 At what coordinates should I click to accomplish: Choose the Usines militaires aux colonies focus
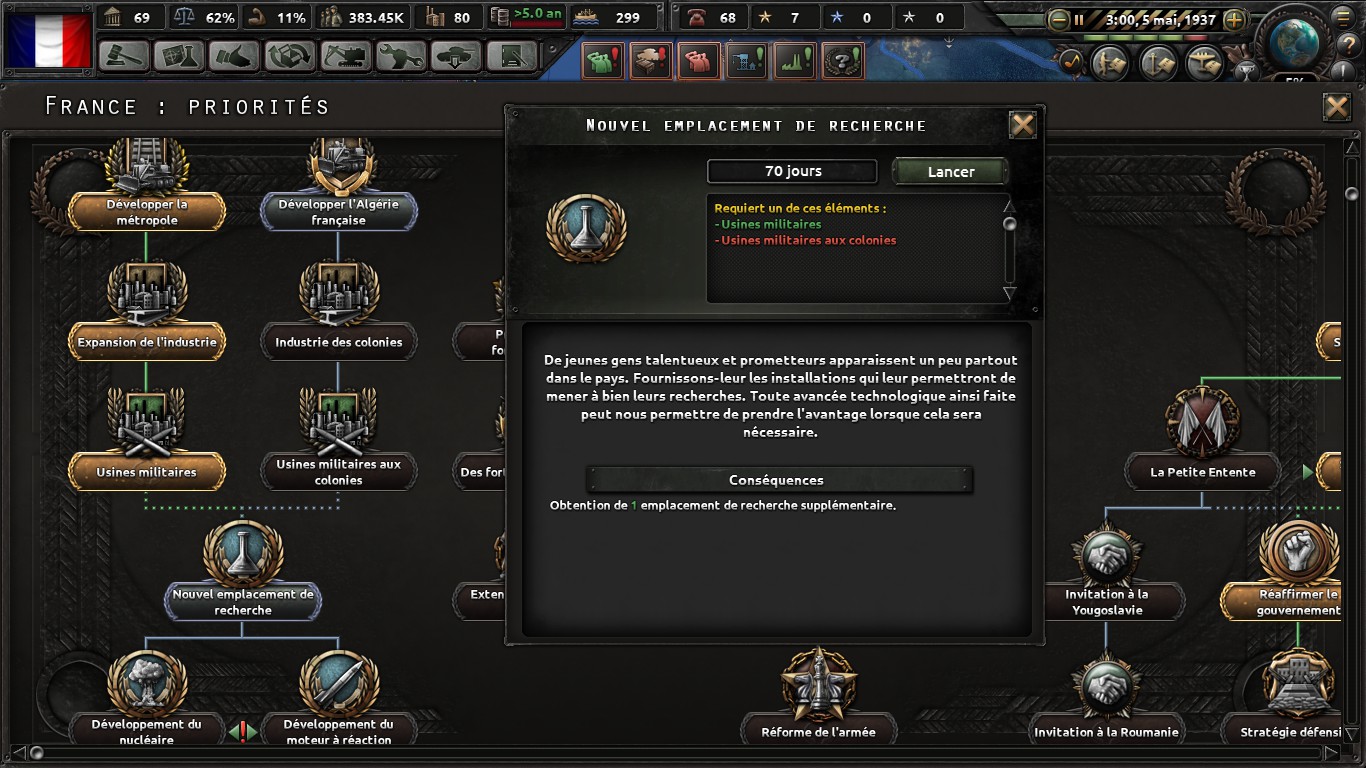[x=338, y=472]
